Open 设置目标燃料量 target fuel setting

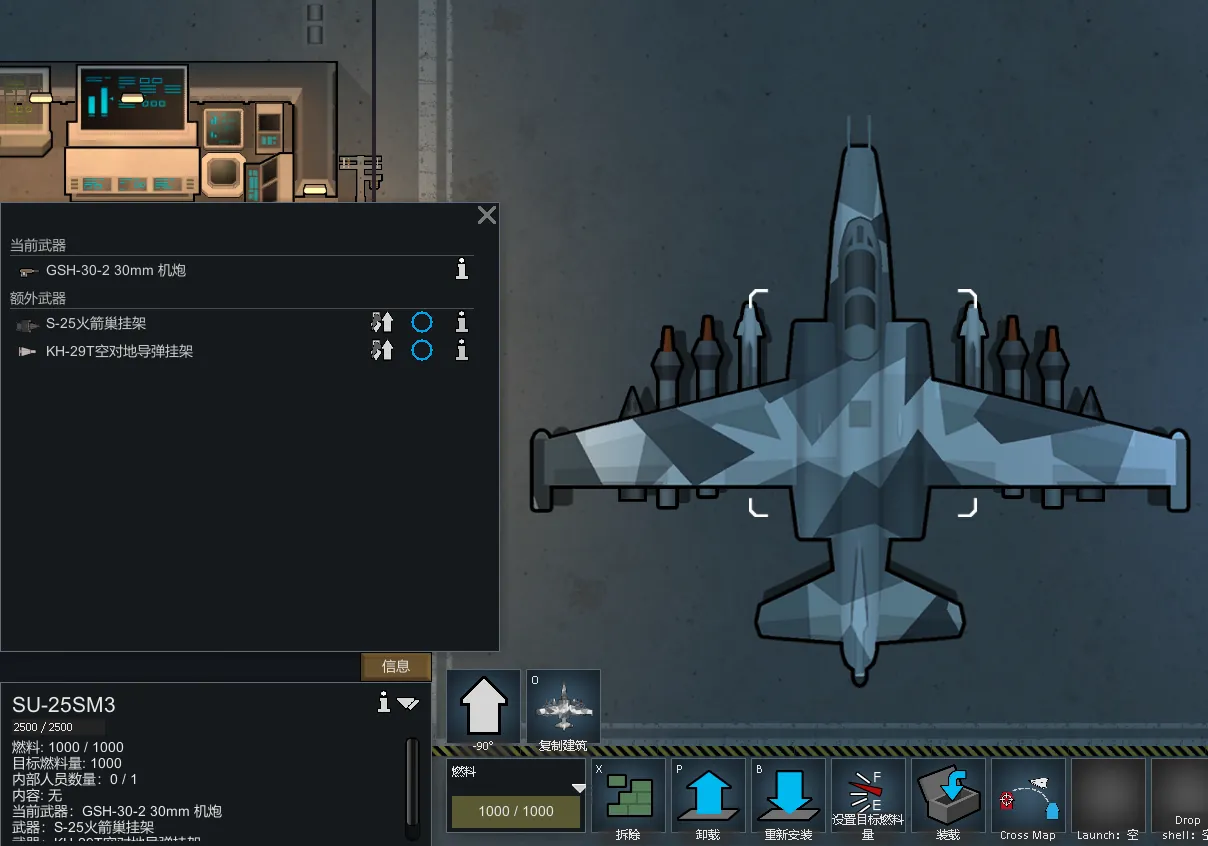(868, 796)
